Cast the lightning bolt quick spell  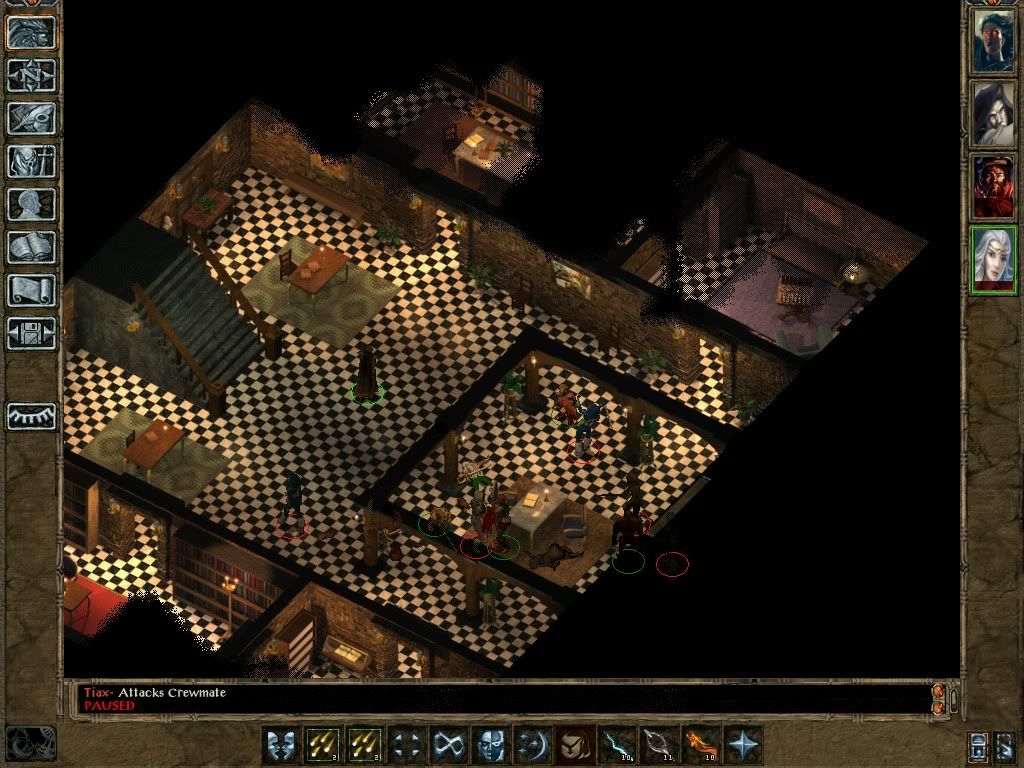(615, 746)
